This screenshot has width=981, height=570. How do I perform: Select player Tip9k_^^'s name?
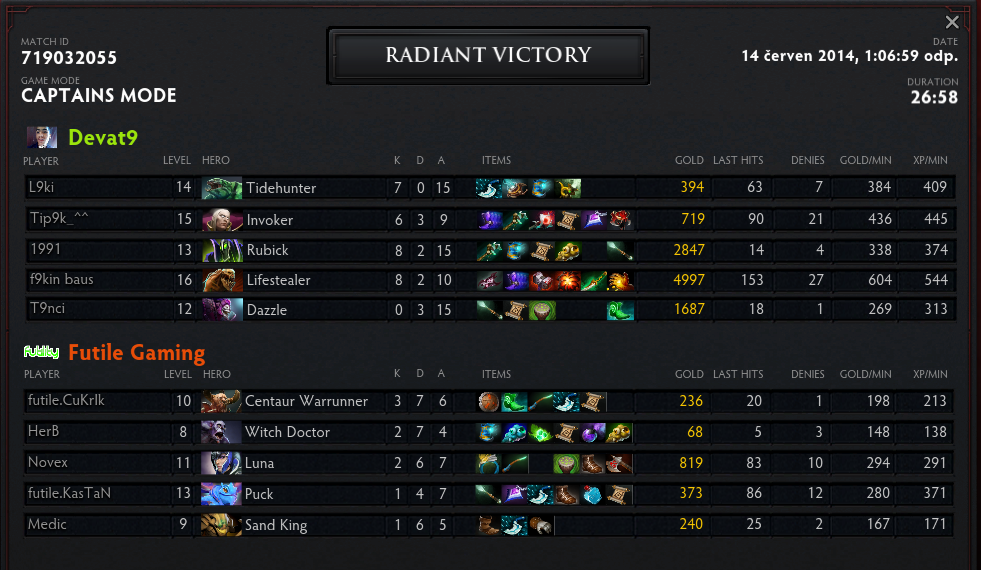point(60,218)
